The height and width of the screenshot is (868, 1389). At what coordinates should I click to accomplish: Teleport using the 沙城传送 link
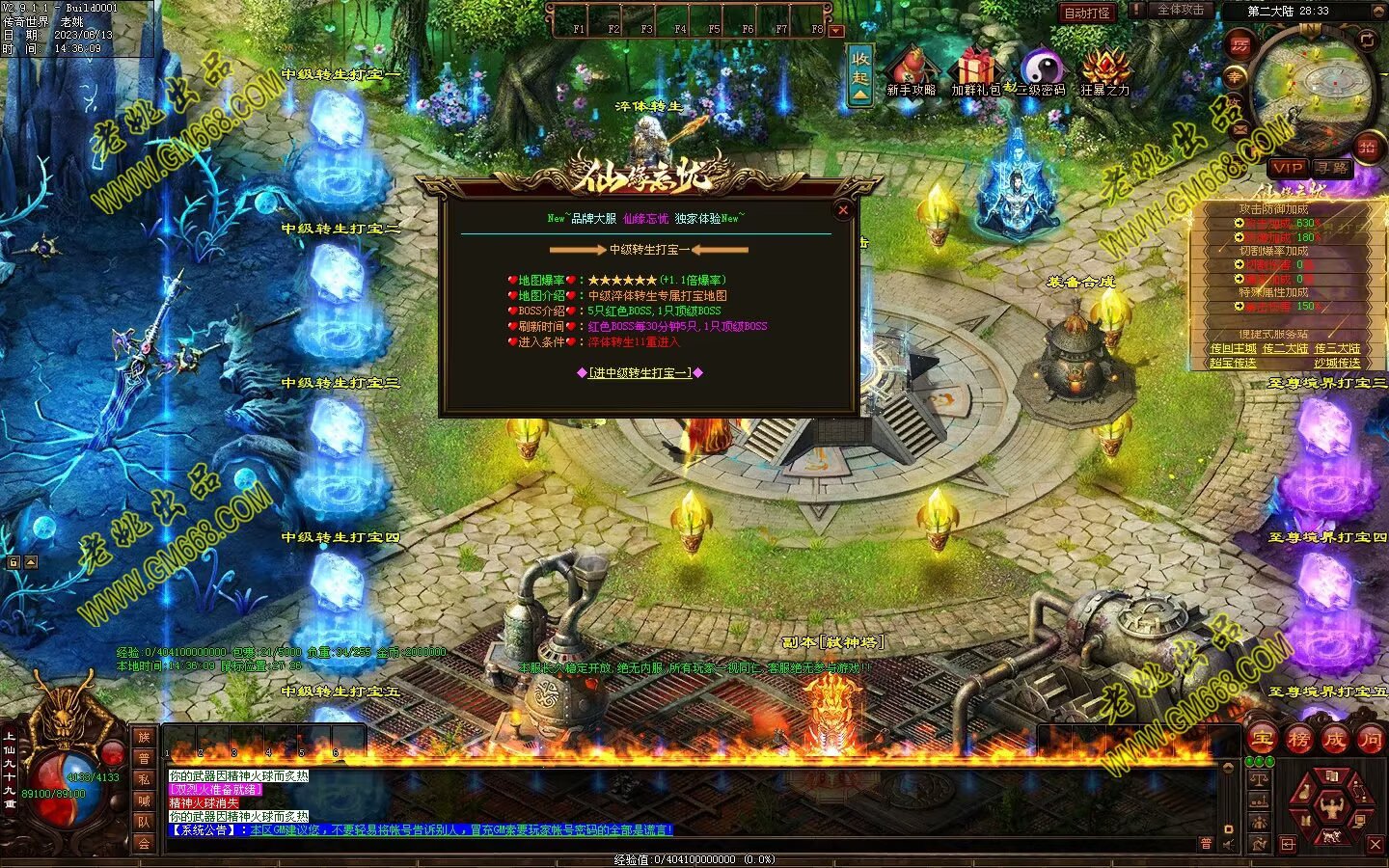coord(1337,363)
